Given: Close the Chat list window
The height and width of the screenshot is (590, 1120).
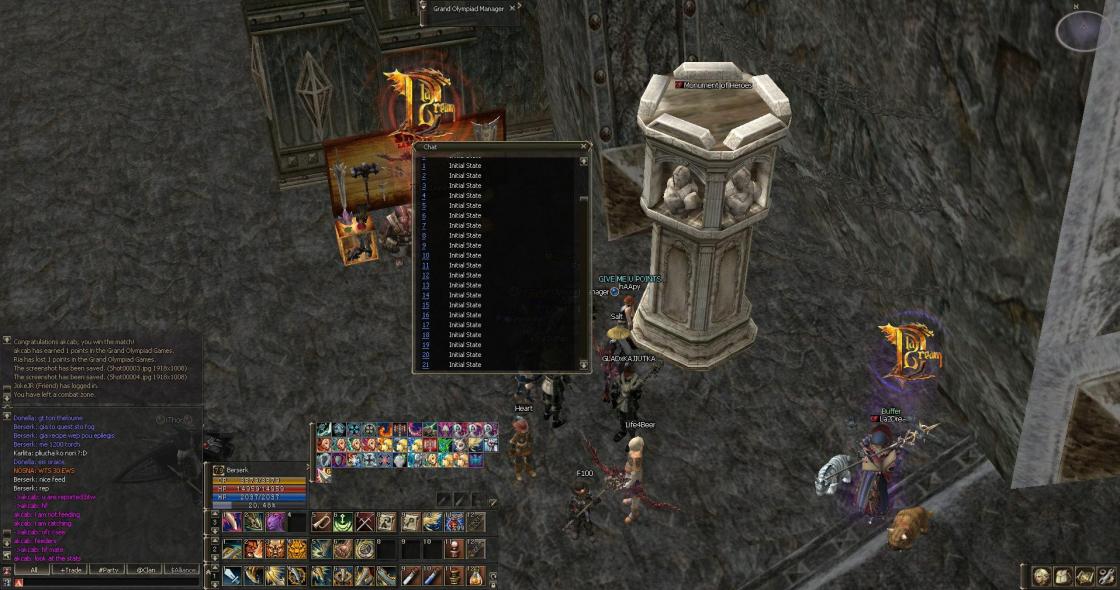Looking at the screenshot, I should tap(584, 147).
